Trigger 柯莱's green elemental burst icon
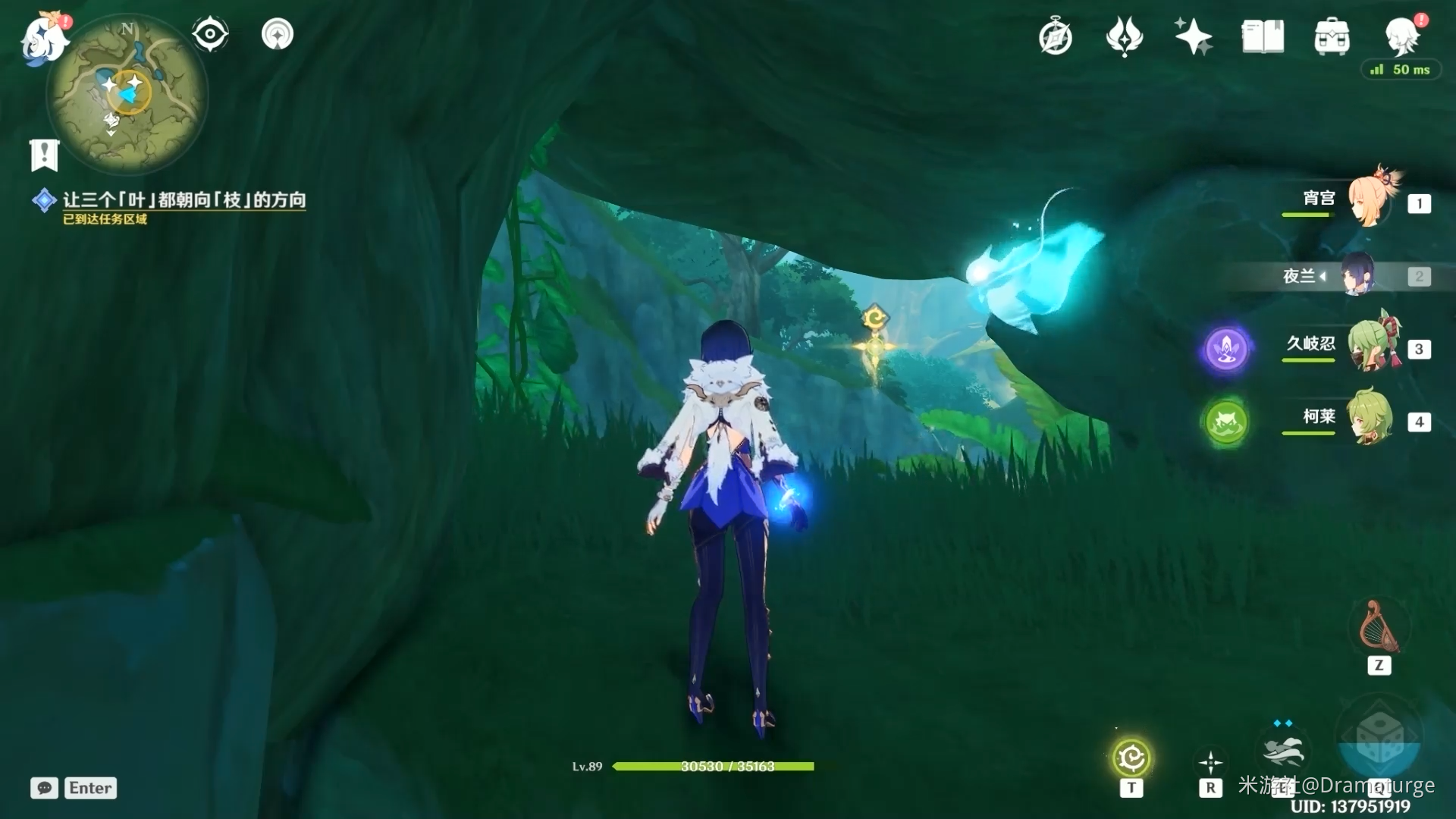 pos(1226,422)
